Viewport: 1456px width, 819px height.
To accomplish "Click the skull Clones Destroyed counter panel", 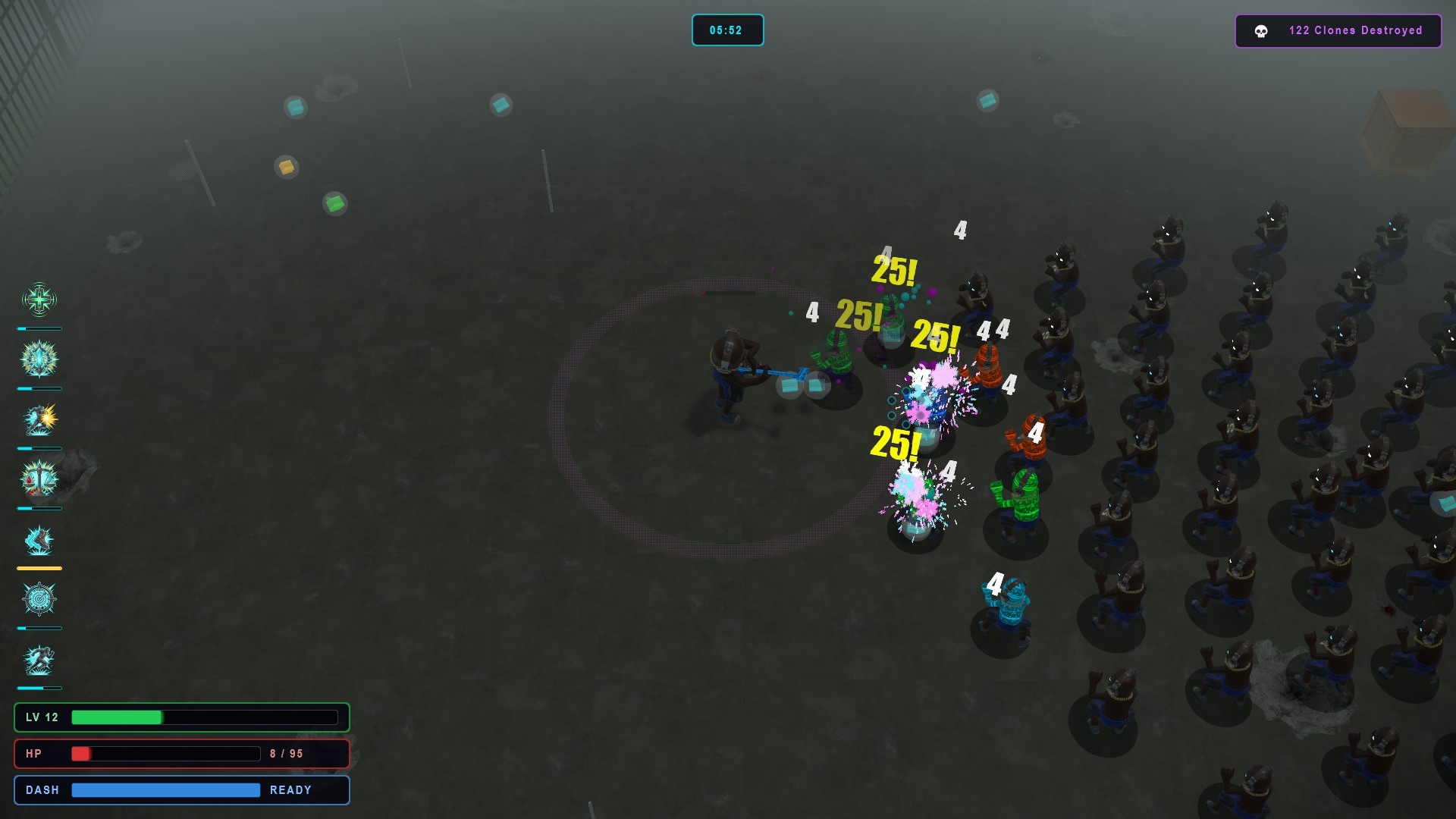I will (1338, 31).
